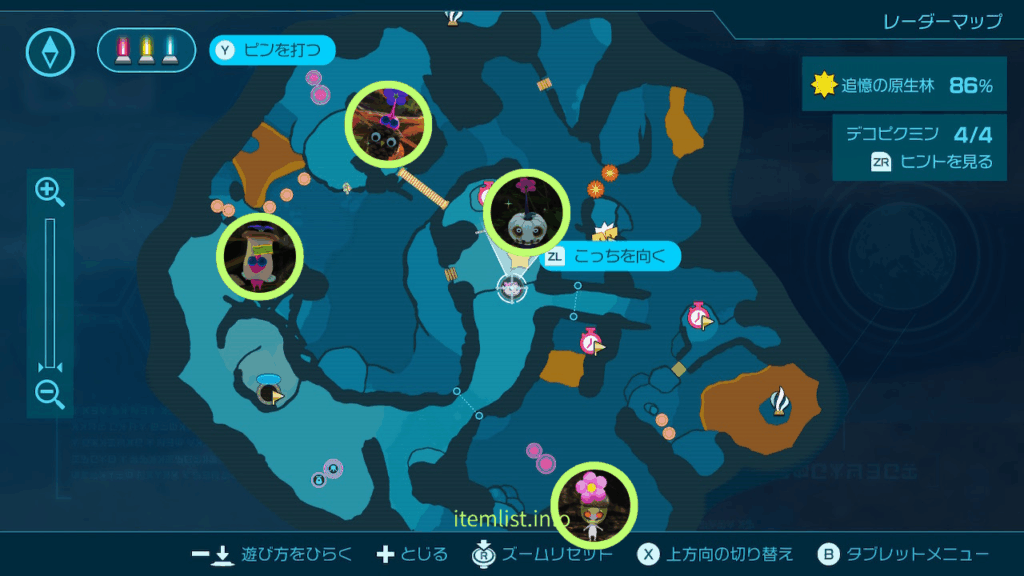Place a pin with ピンを打つ
Screen dimensions: 1024x576
[272, 49]
